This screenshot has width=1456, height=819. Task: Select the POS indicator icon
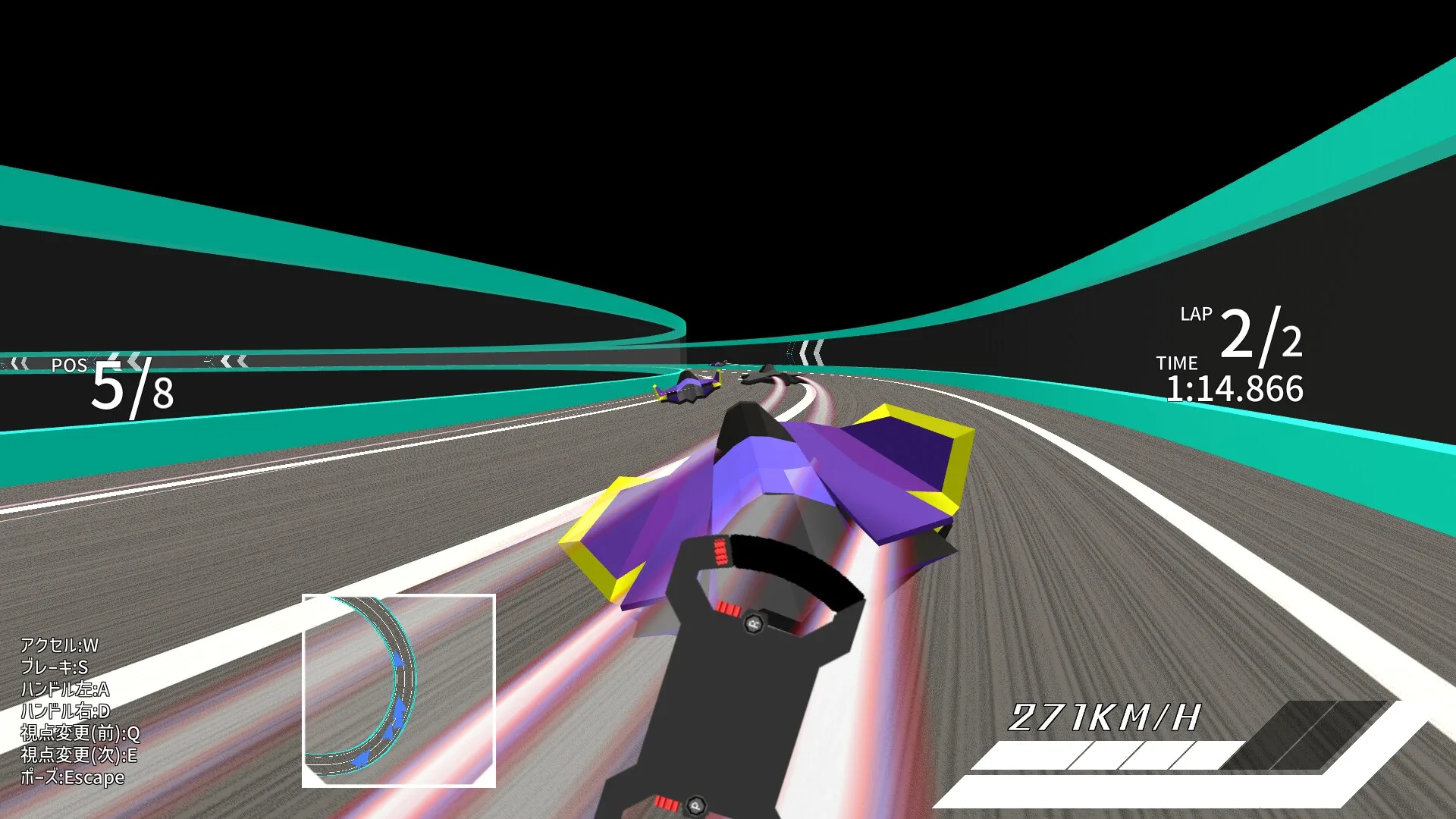68,366
